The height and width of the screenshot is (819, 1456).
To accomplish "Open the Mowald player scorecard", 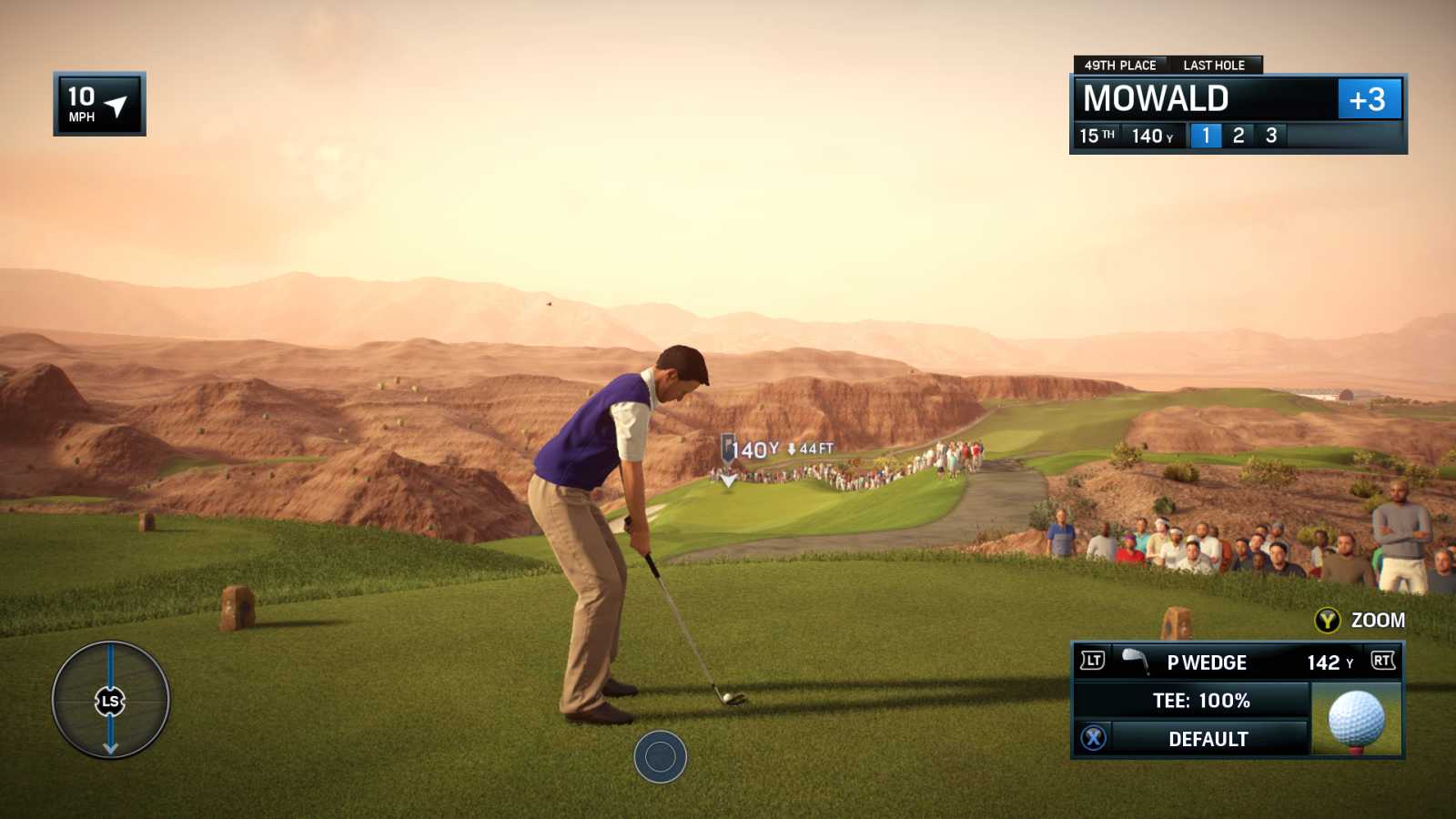I will tap(1156, 98).
